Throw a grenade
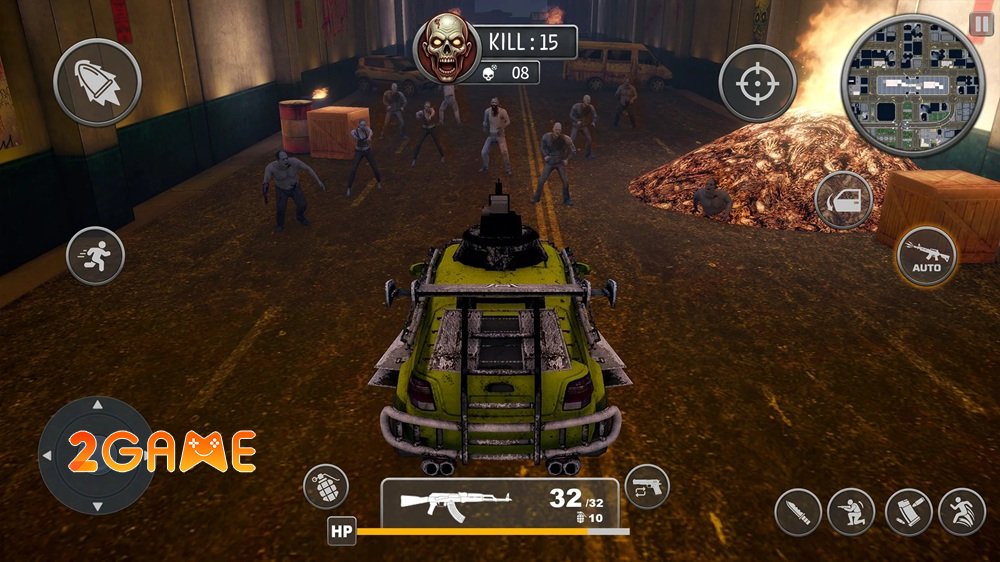Screen dimensions: 1000x562 click(x=325, y=488)
